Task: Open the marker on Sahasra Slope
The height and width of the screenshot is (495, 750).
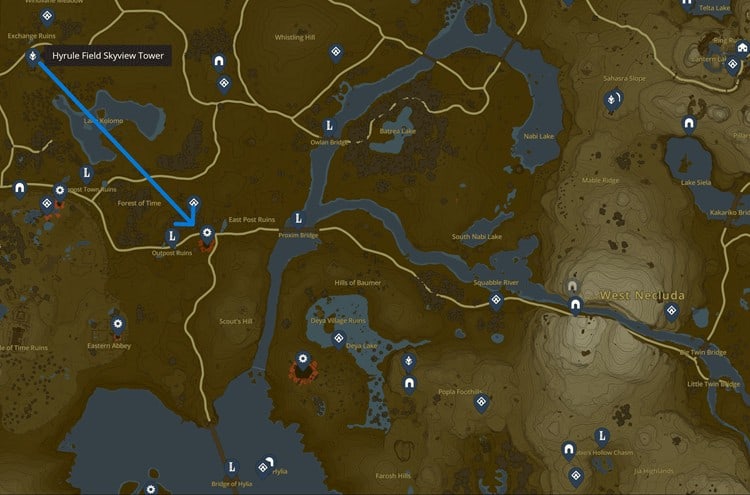Action: coord(611,99)
